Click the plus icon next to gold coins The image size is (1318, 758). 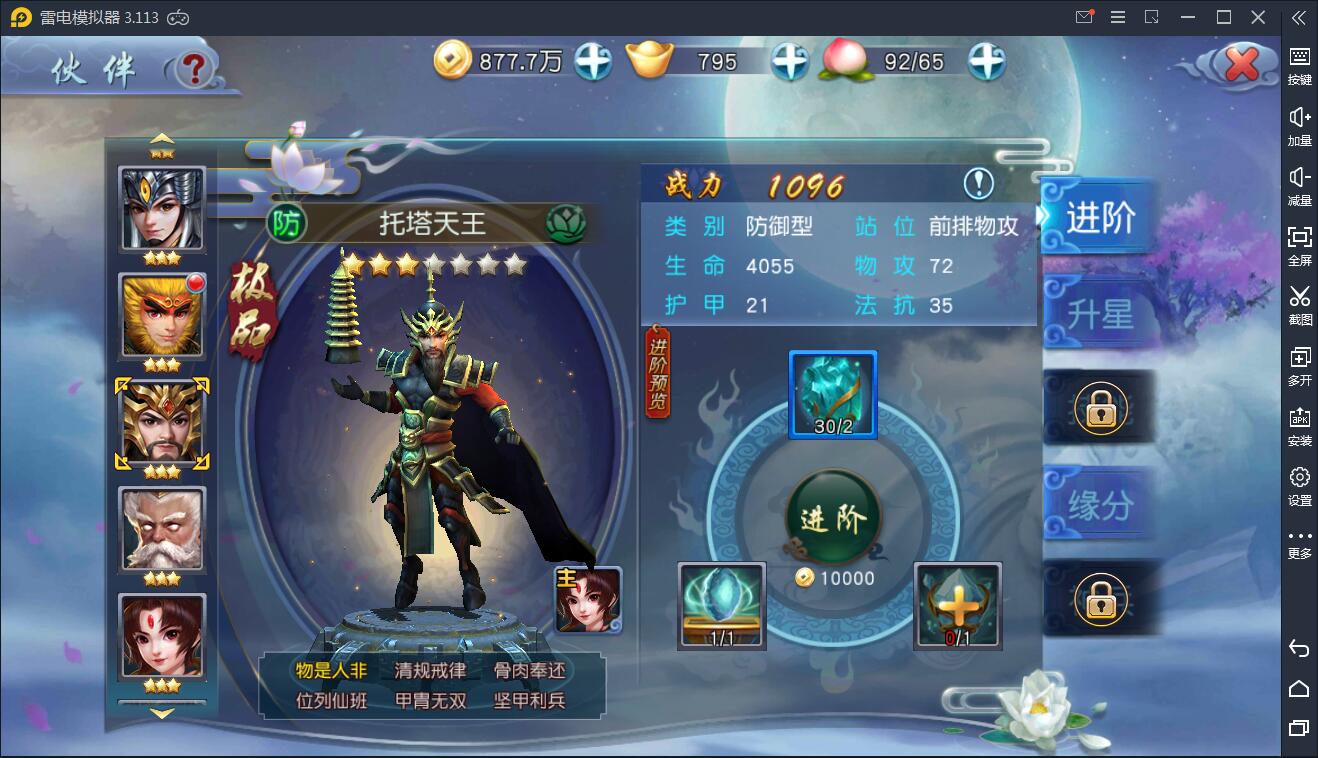[594, 60]
